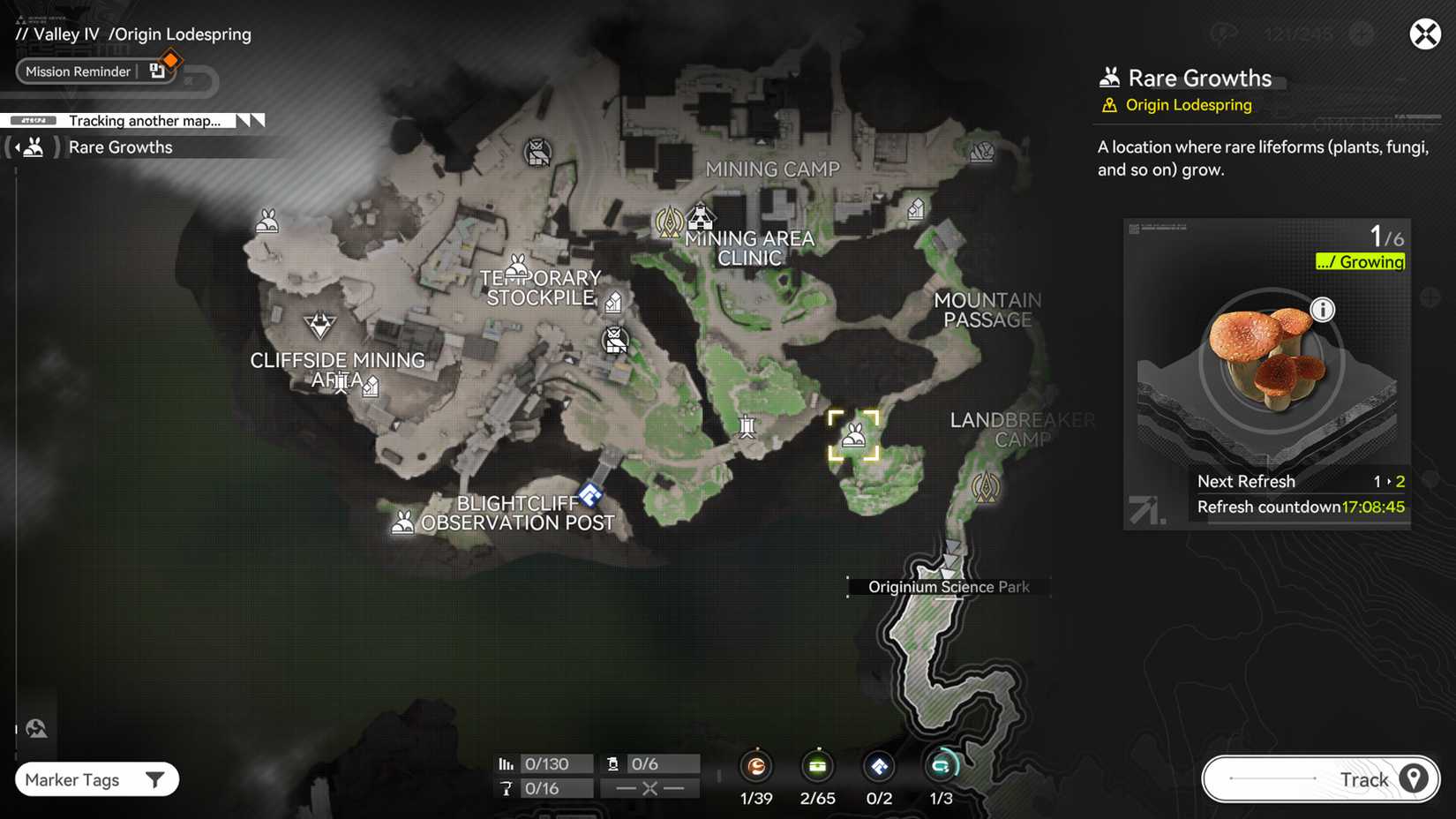The image size is (1456, 819).
Task: Collapse the Rare Growths header with its back chevron
Action: 19,147
